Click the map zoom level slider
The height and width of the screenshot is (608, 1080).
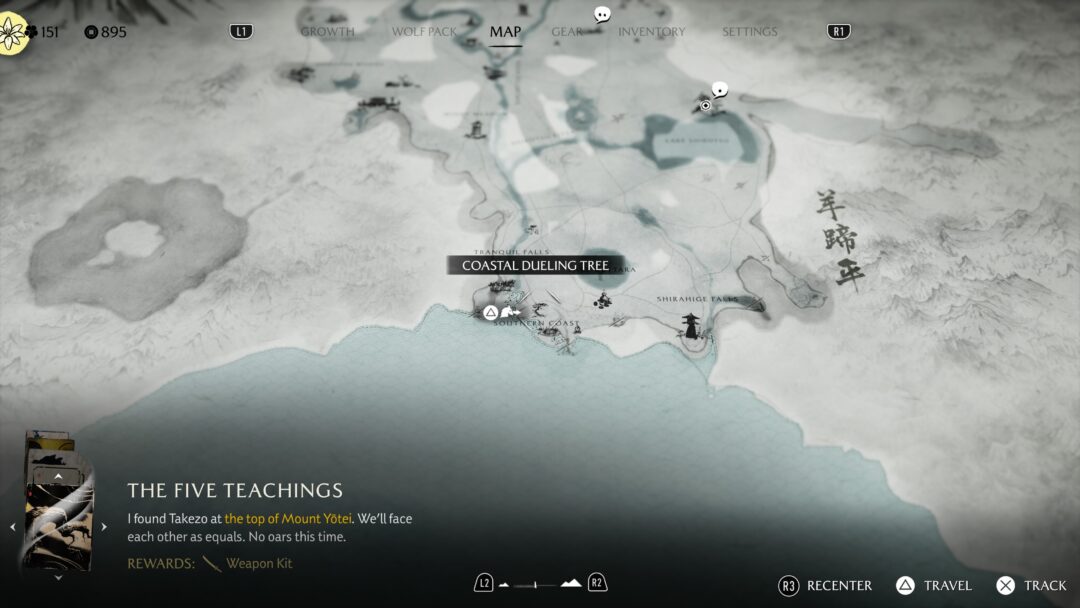[540, 583]
